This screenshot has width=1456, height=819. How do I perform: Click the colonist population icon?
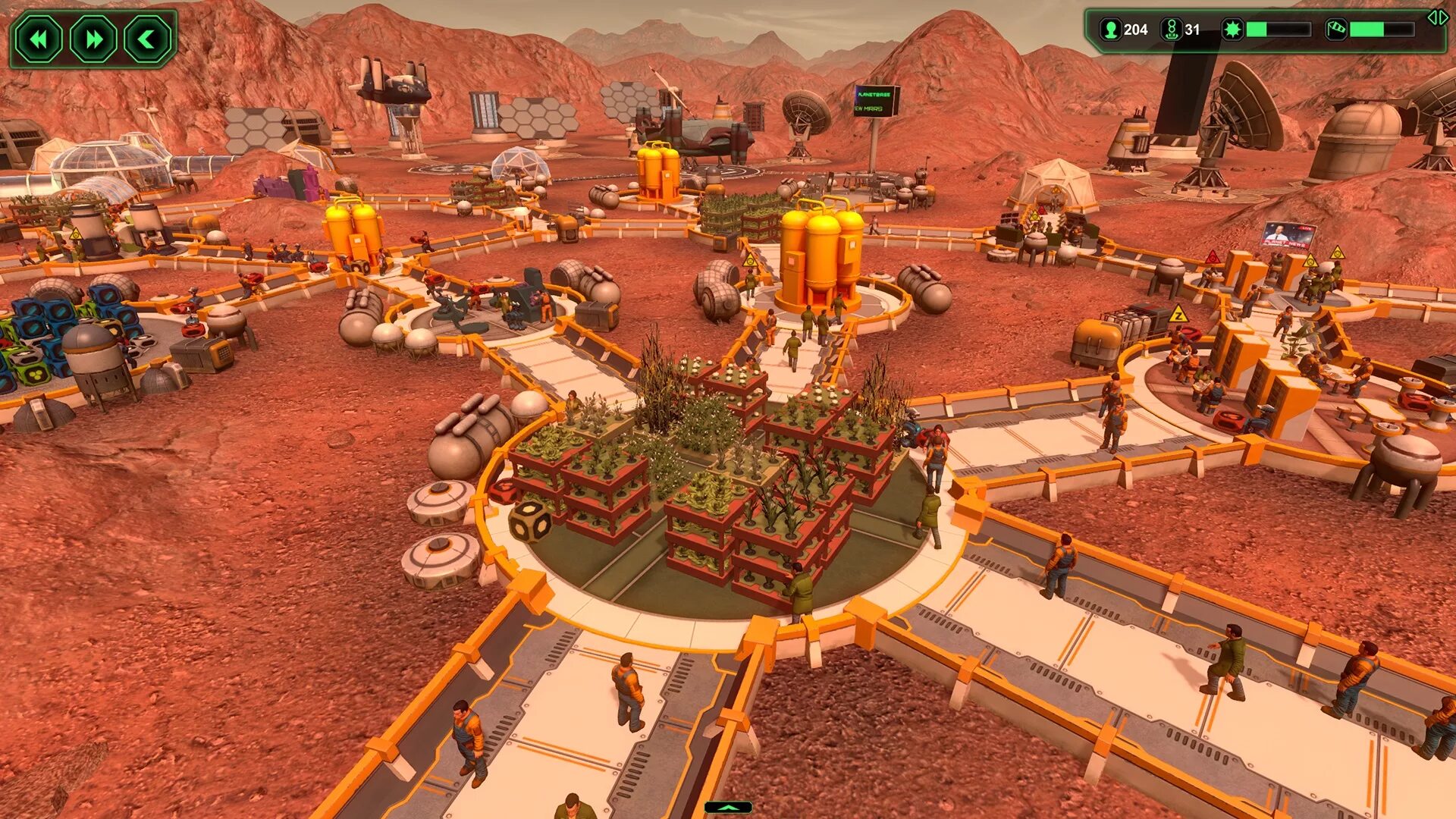tap(1111, 30)
